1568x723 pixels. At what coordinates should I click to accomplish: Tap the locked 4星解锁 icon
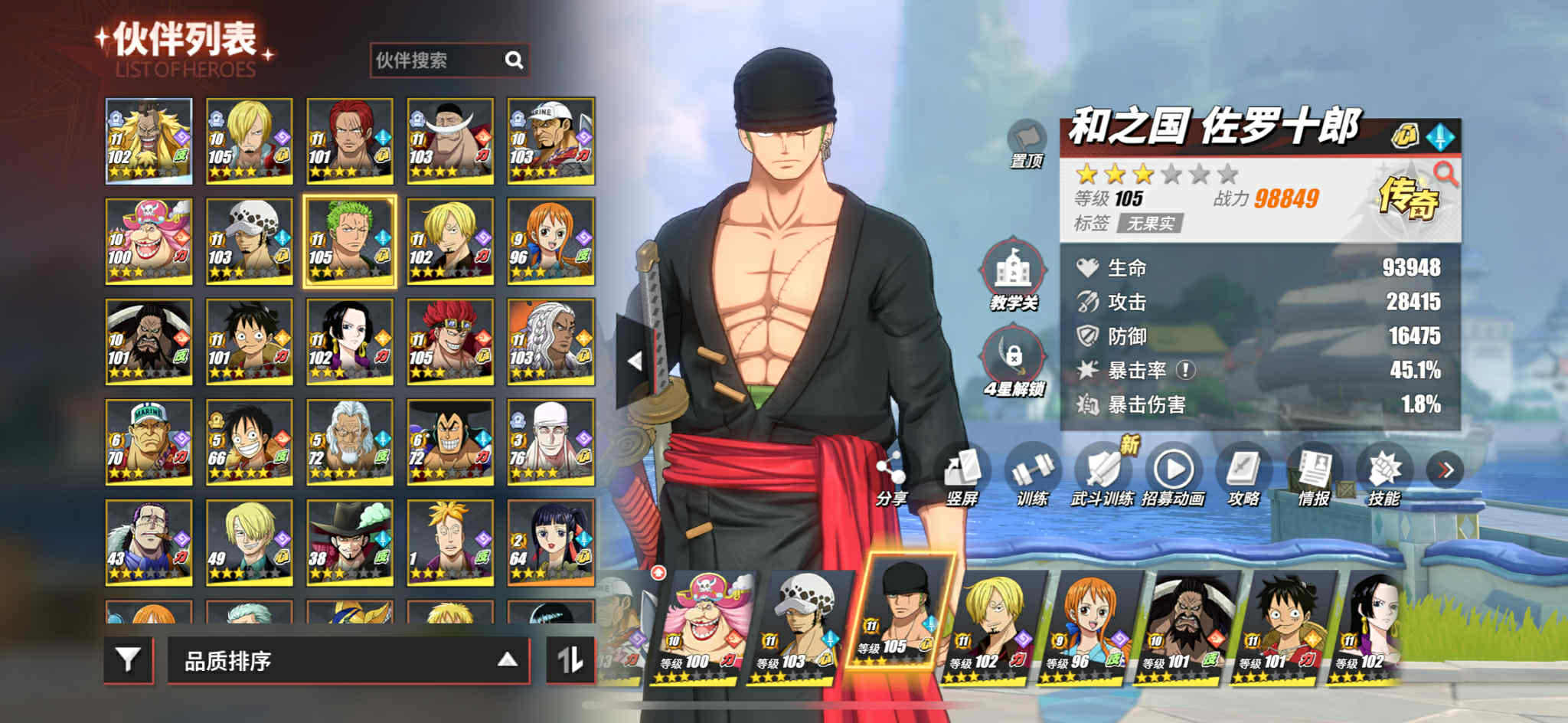point(1014,360)
